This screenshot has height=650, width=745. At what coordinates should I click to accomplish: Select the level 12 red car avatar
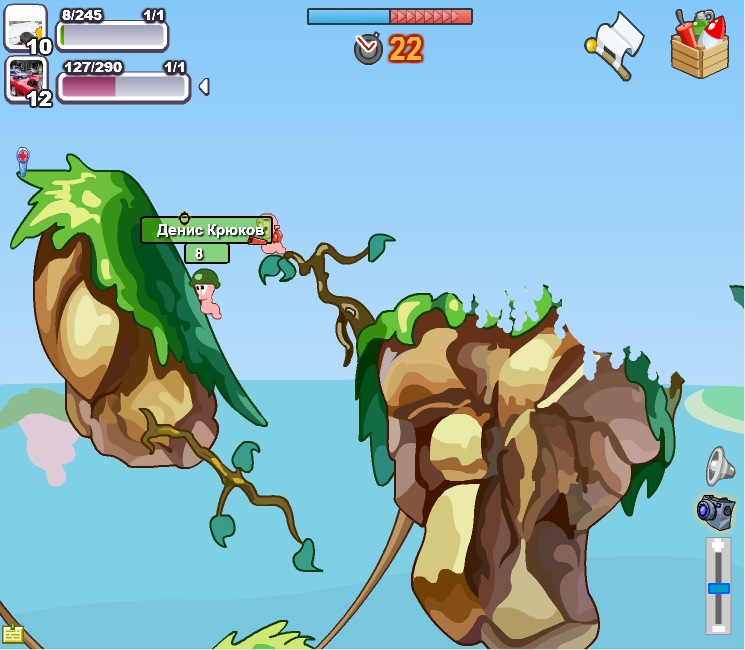click(26, 78)
